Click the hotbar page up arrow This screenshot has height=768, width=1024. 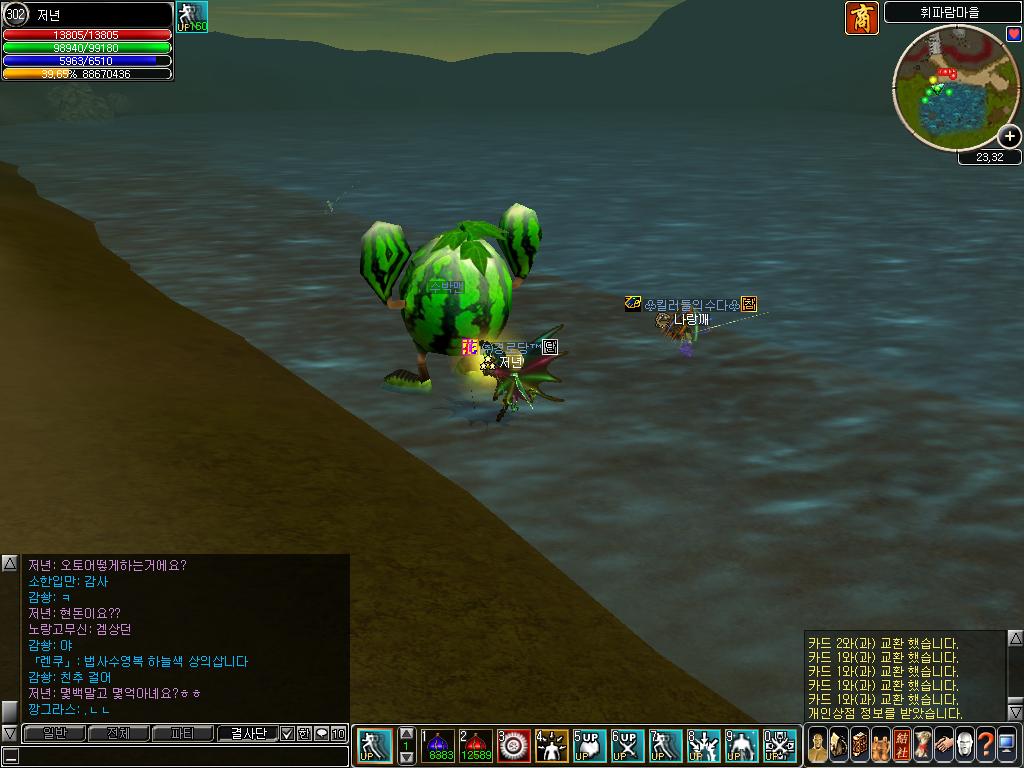(406, 733)
